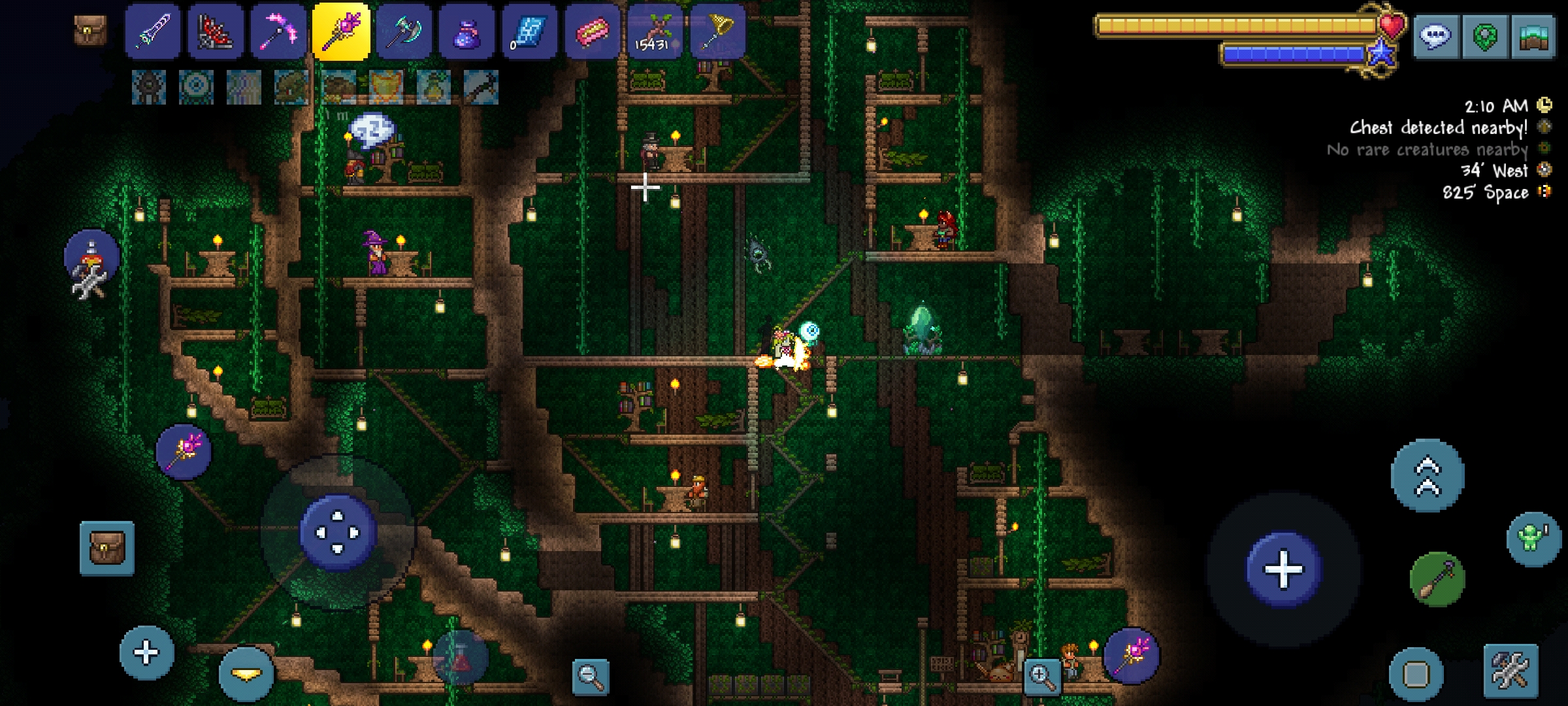Screen dimensions: 1568x706
Task: Open the world map pin button
Action: 1484,37
